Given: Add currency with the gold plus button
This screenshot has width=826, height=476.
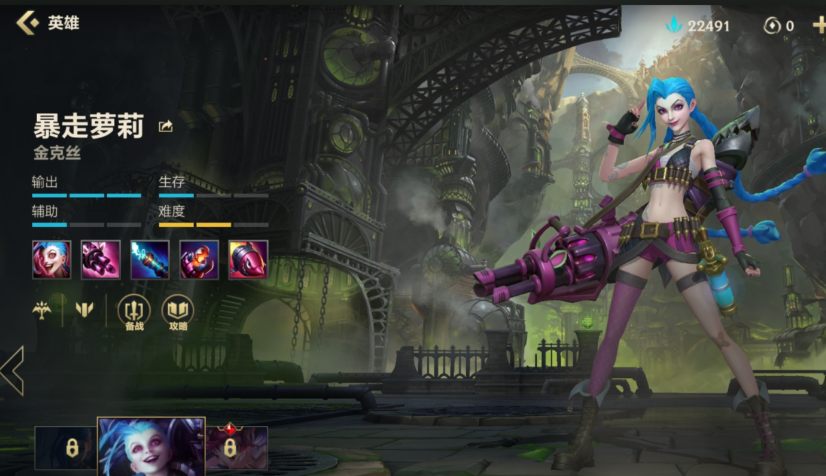Looking at the screenshot, I should [819, 25].
